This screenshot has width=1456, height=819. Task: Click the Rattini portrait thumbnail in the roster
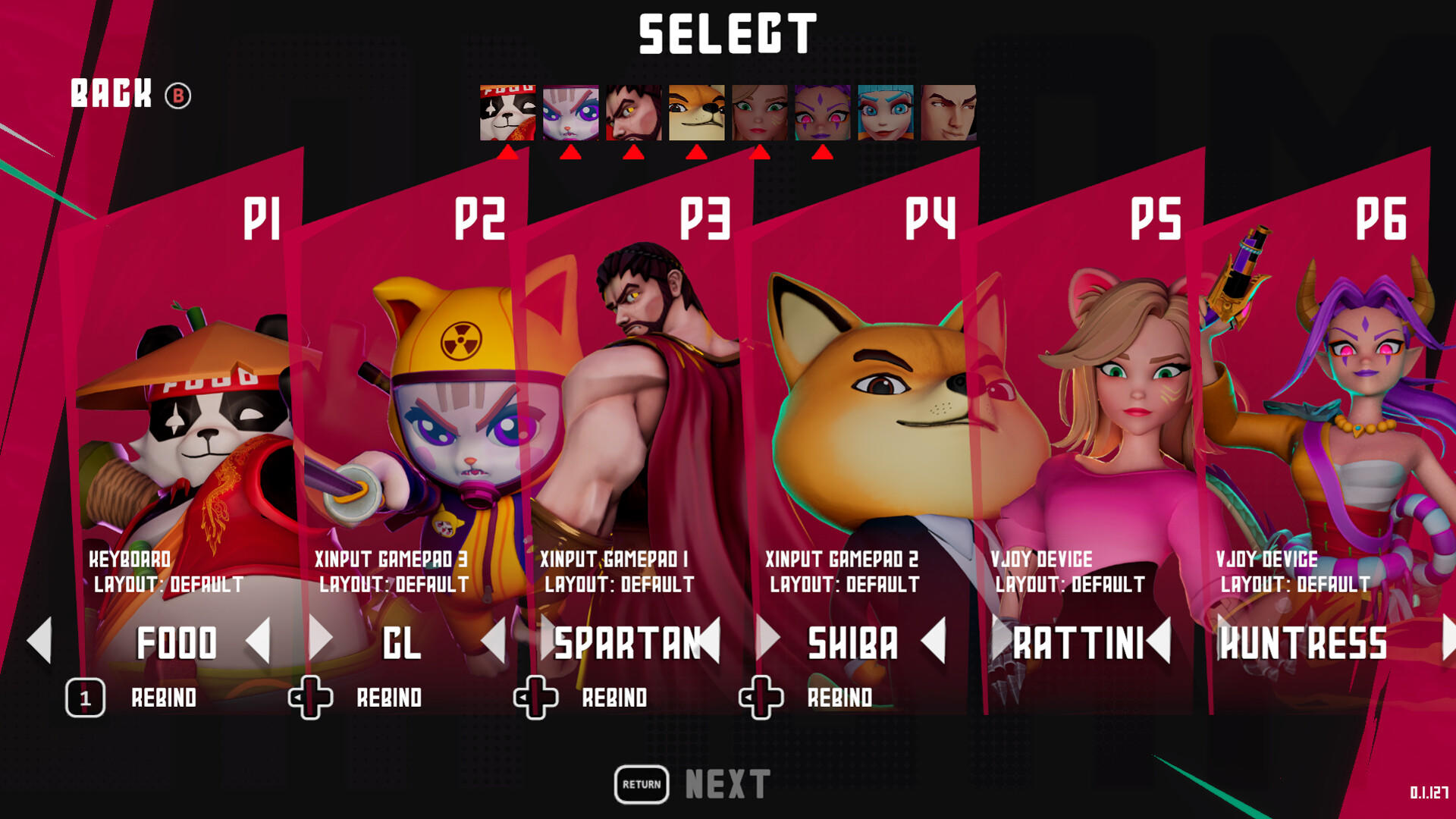pyautogui.click(x=758, y=112)
